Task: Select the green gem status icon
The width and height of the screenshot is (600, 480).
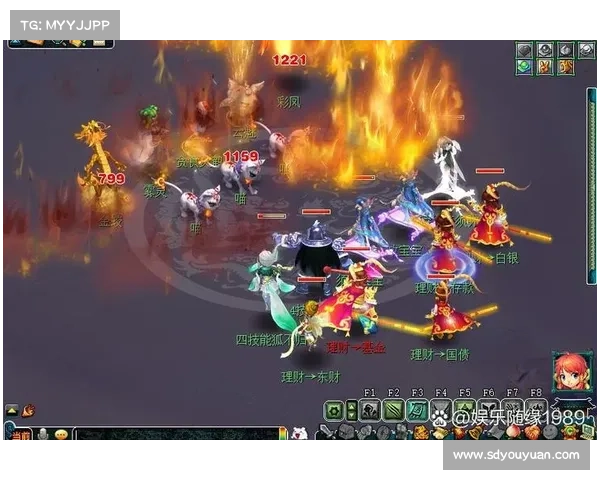Action: coord(524,66)
